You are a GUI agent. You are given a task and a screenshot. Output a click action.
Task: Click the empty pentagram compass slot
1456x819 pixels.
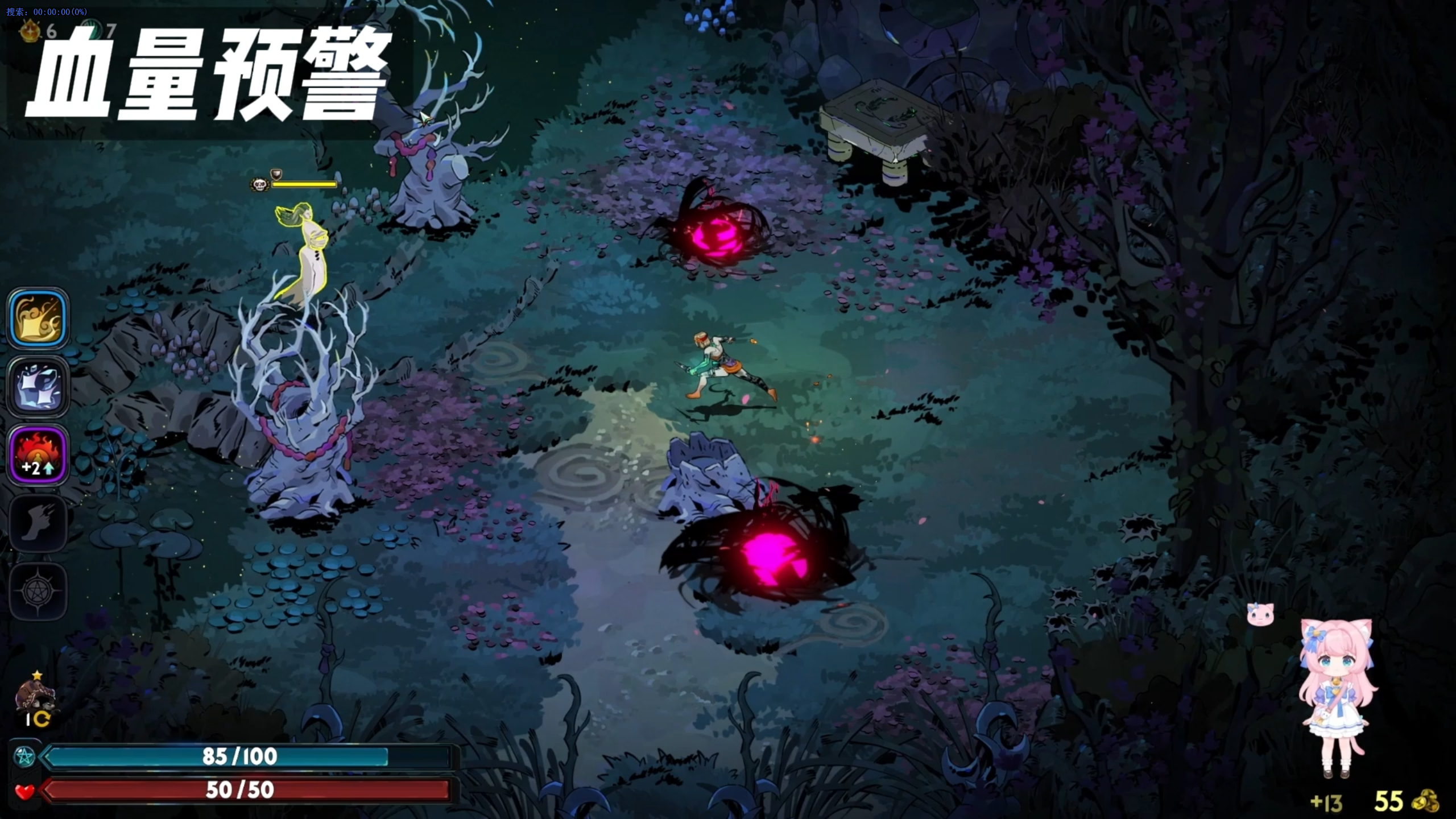click(38, 591)
